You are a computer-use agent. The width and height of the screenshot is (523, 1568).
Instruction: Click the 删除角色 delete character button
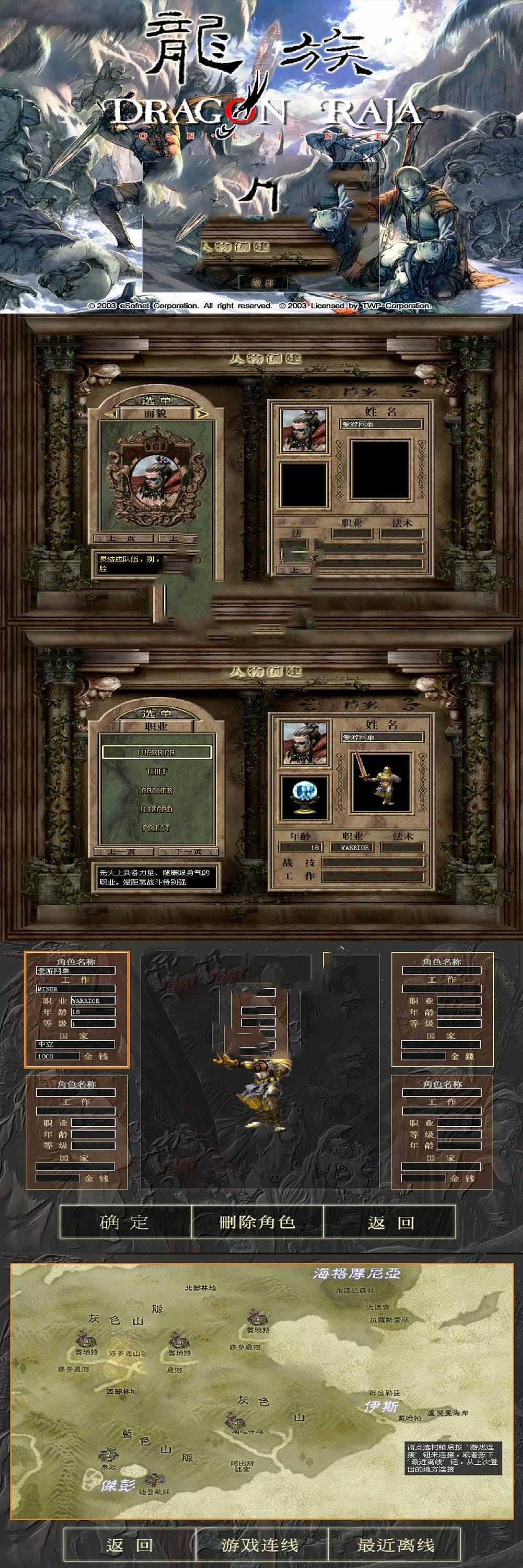(x=257, y=1221)
